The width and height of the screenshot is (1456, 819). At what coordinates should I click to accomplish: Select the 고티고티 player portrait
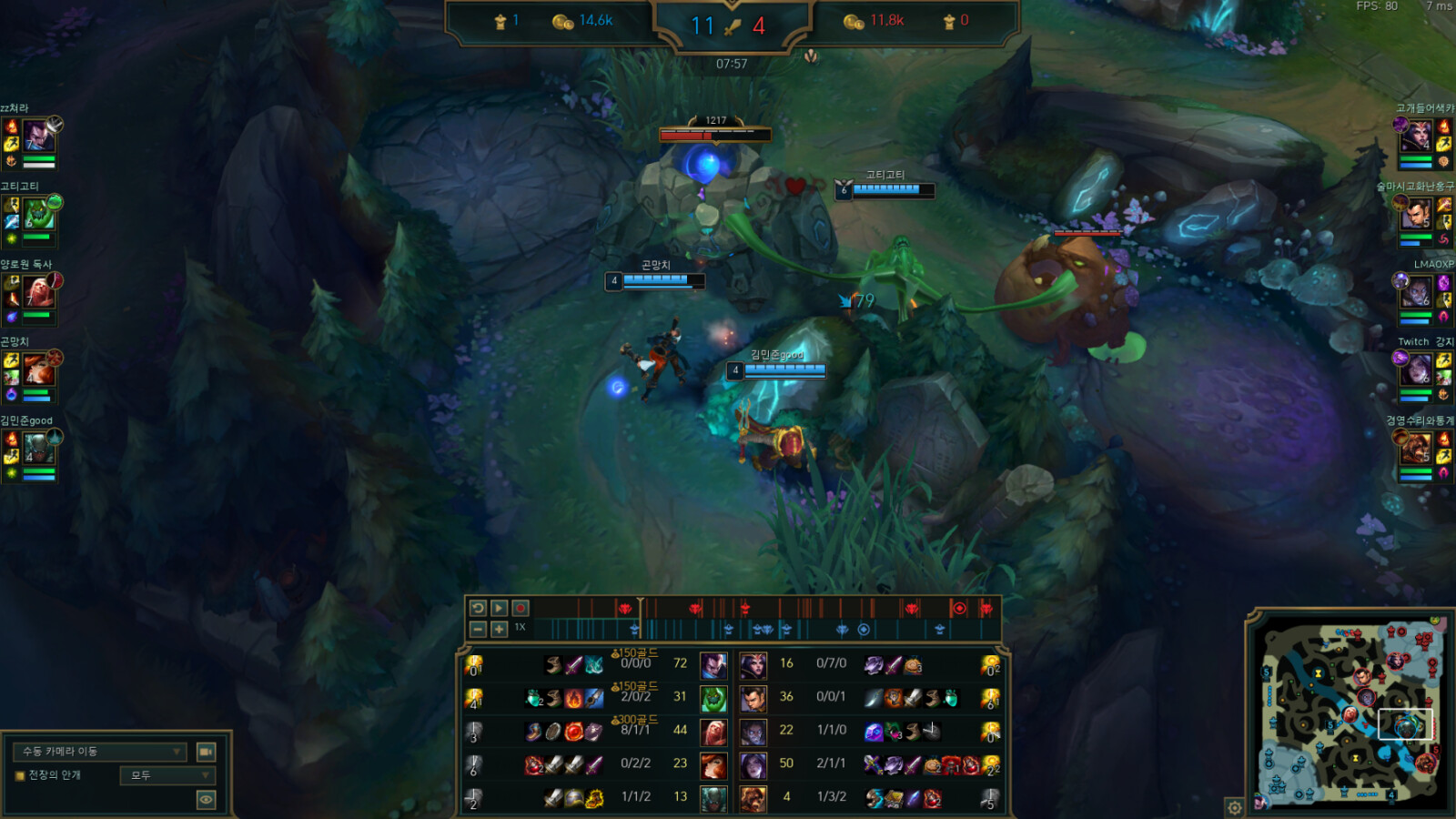point(38,215)
